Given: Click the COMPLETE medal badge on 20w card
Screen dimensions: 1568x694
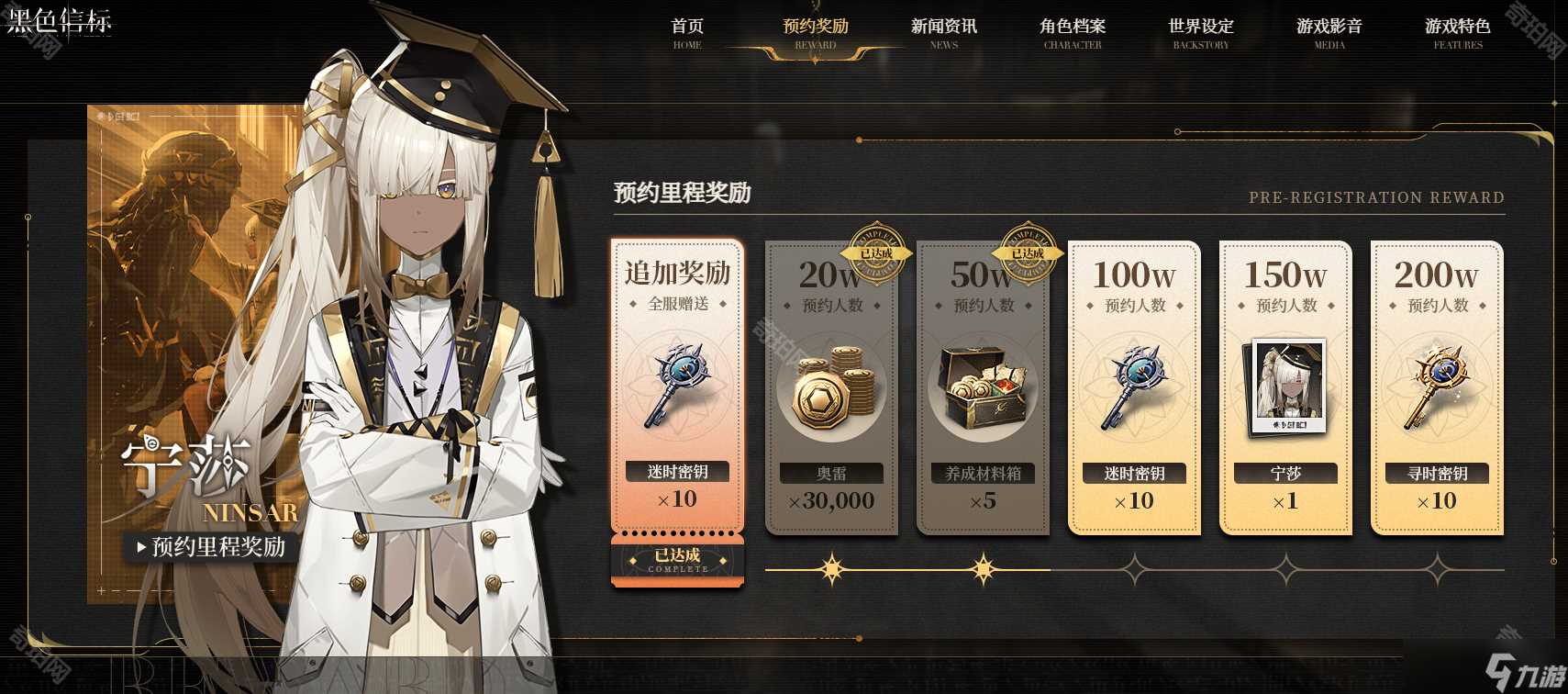Looking at the screenshot, I should tap(876, 255).
